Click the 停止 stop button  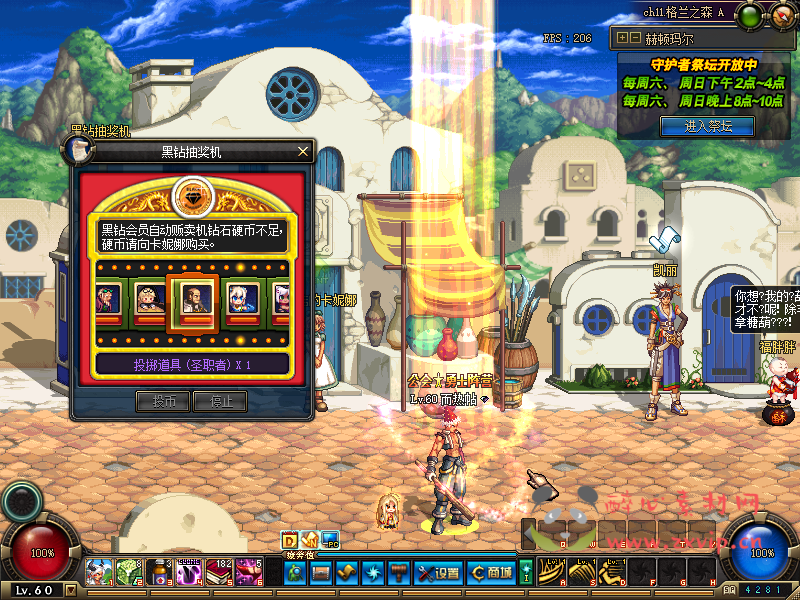click(x=220, y=401)
